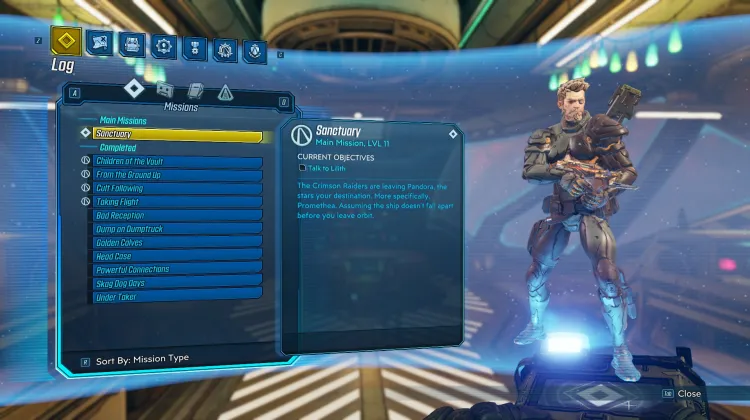The image size is (750, 420).
Task: Select the Head Case mission
Action: pyautogui.click(x=176, y=256)
